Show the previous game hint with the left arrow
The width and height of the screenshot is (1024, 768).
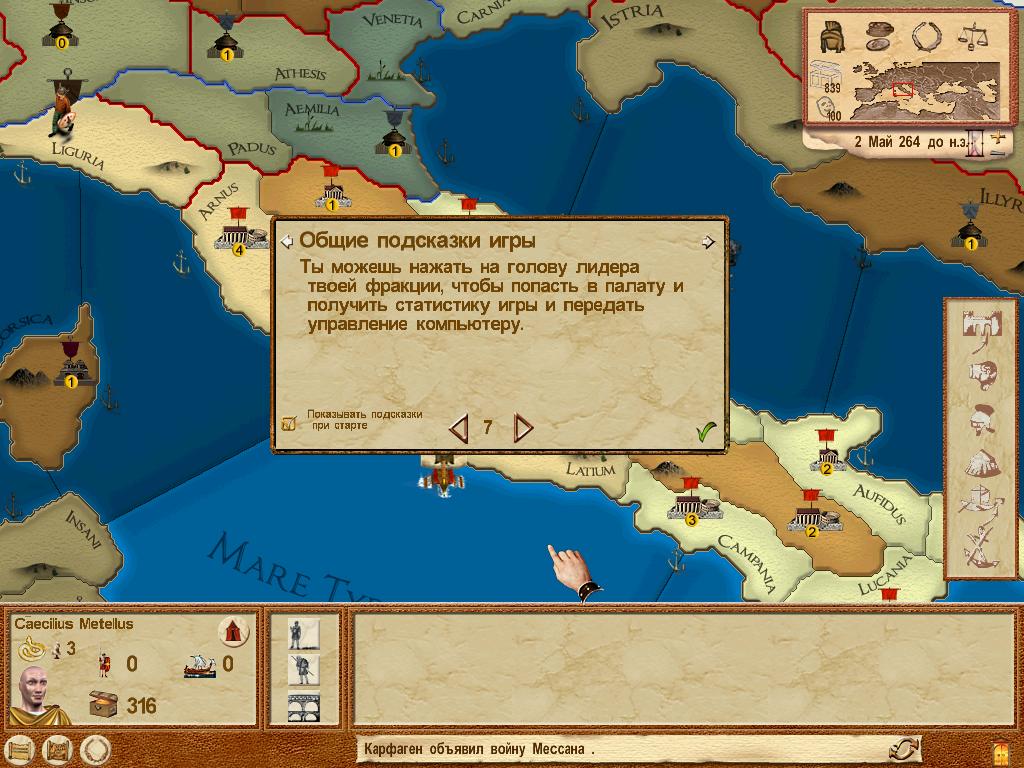click(x=459, y=429)
